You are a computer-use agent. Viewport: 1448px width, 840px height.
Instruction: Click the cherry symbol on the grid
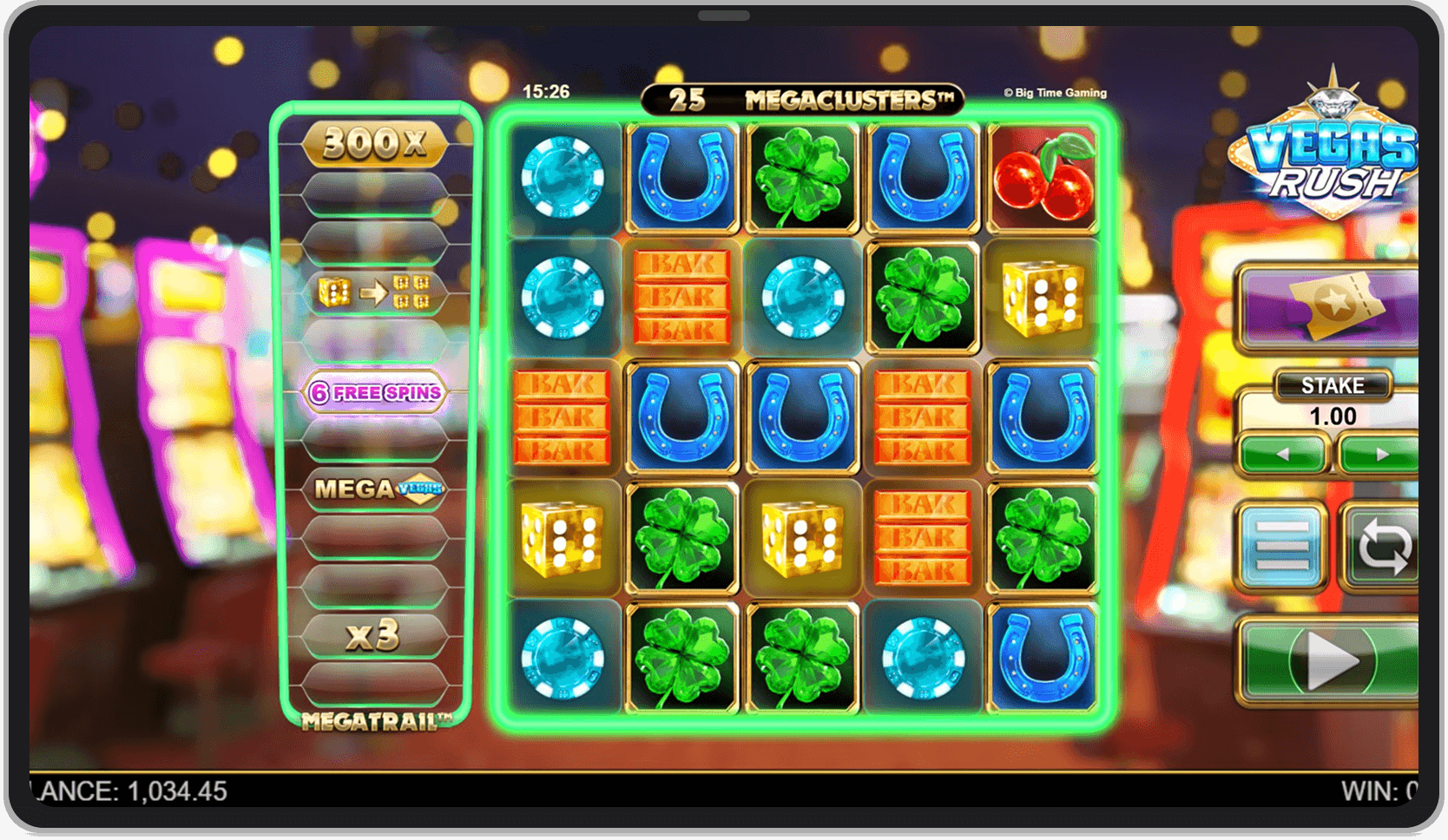1043,176
